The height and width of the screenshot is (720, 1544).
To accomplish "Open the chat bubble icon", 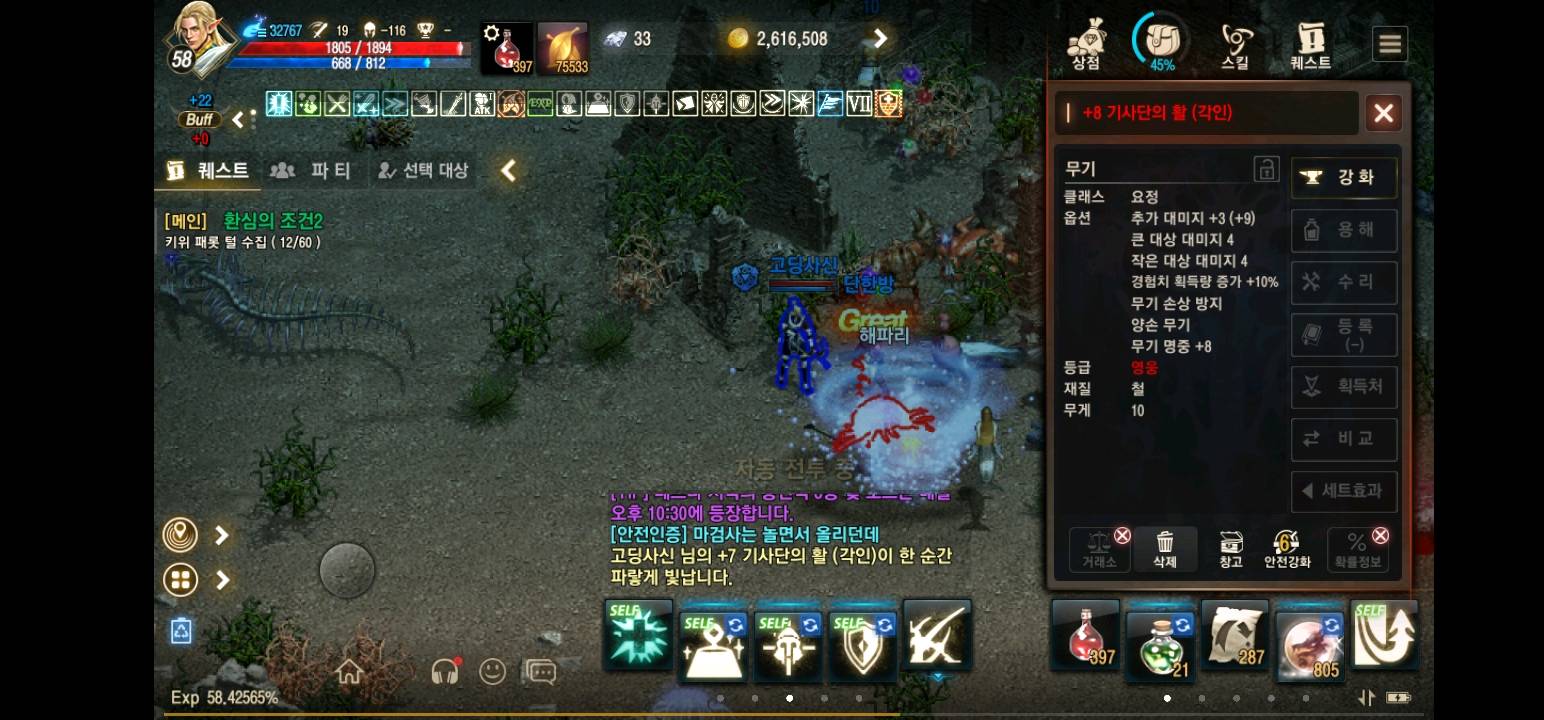I will point(540,672).
